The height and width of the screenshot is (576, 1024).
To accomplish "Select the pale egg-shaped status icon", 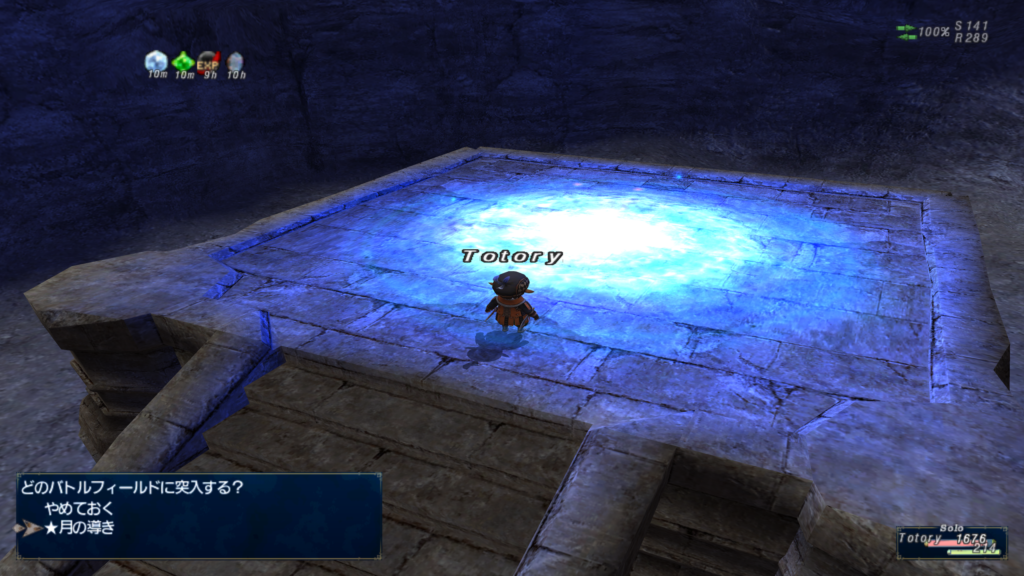I will (x=234, y=62).
